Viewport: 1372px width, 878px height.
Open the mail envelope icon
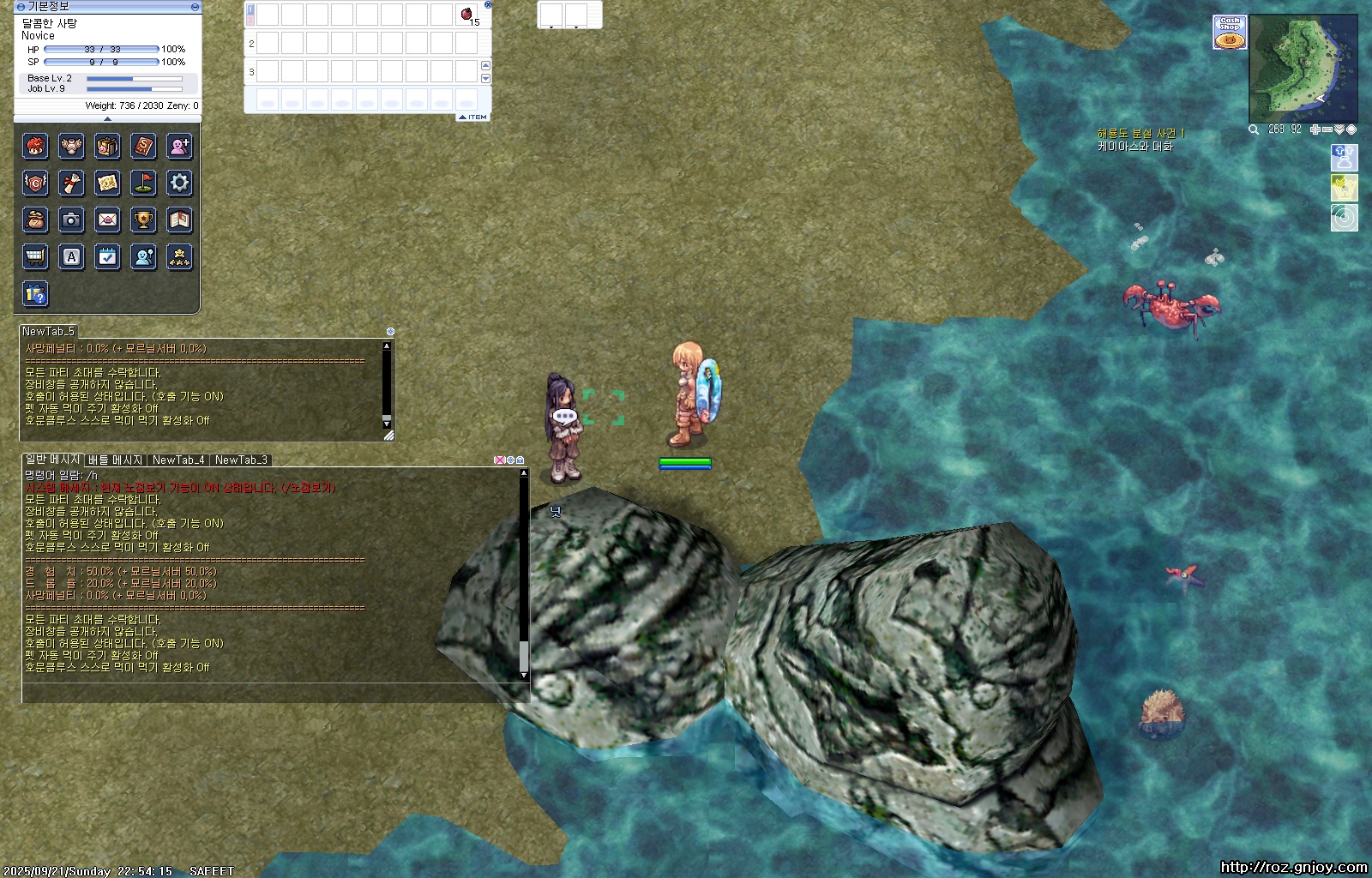pyautogui.click(x=107, y=219)
